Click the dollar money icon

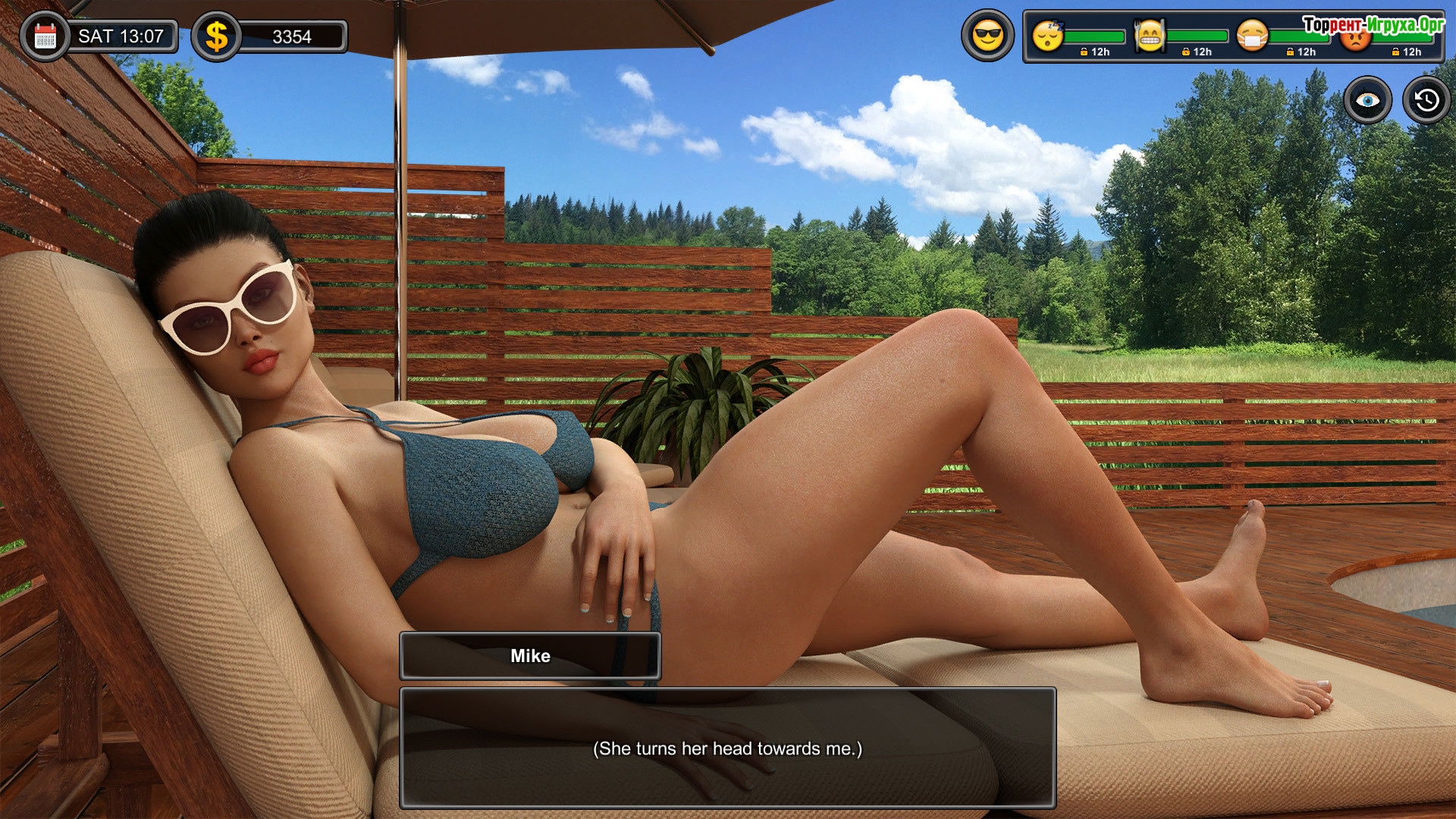click(217, 36)
